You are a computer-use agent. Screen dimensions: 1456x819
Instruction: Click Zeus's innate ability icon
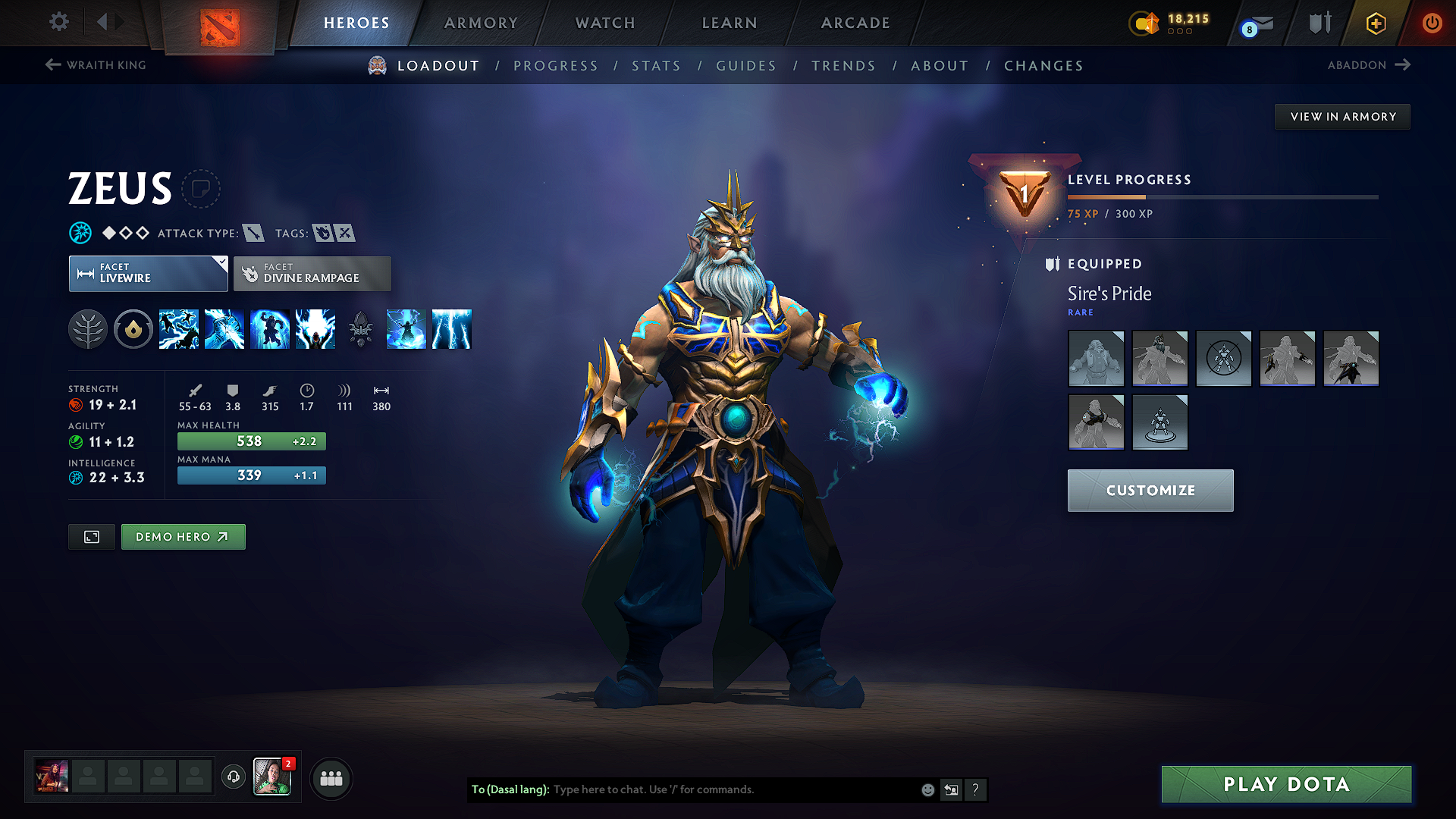pos(133,328)
